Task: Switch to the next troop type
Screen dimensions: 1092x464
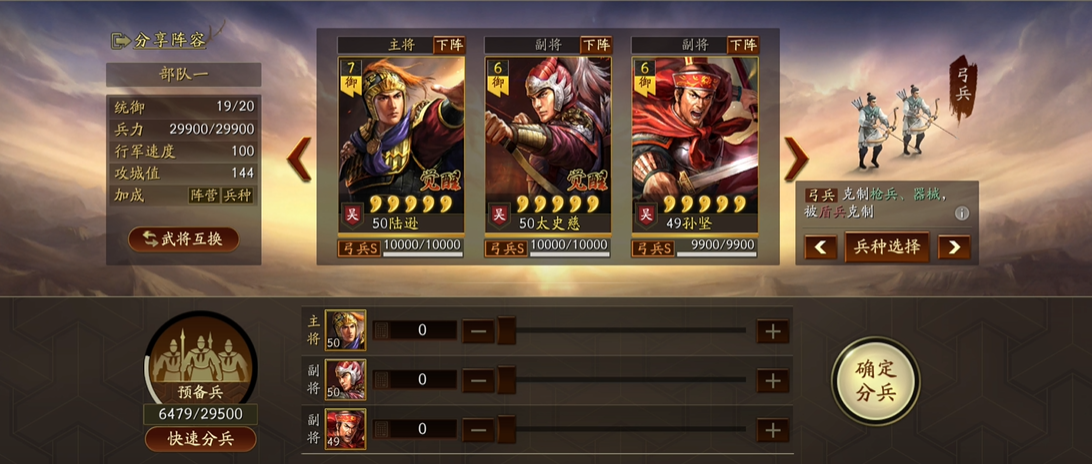Action: 953,247
